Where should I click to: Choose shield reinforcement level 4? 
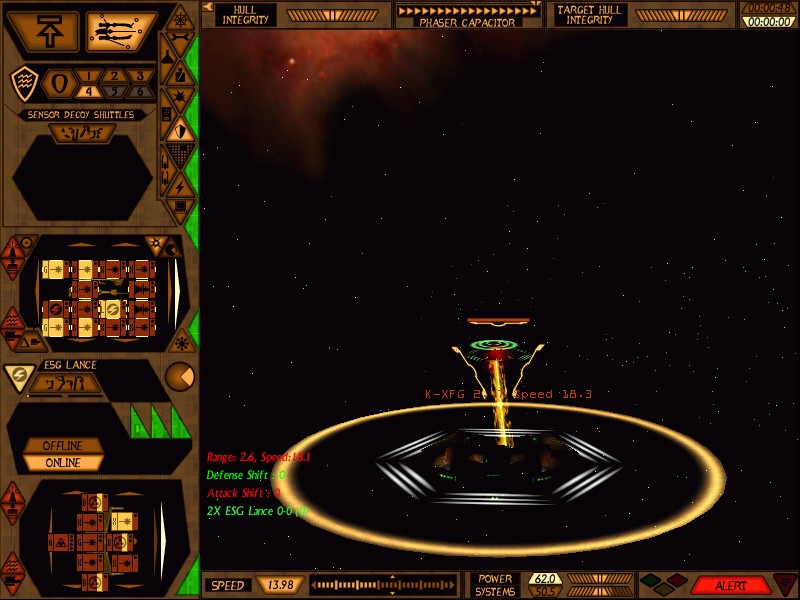(x=87, y=92)
